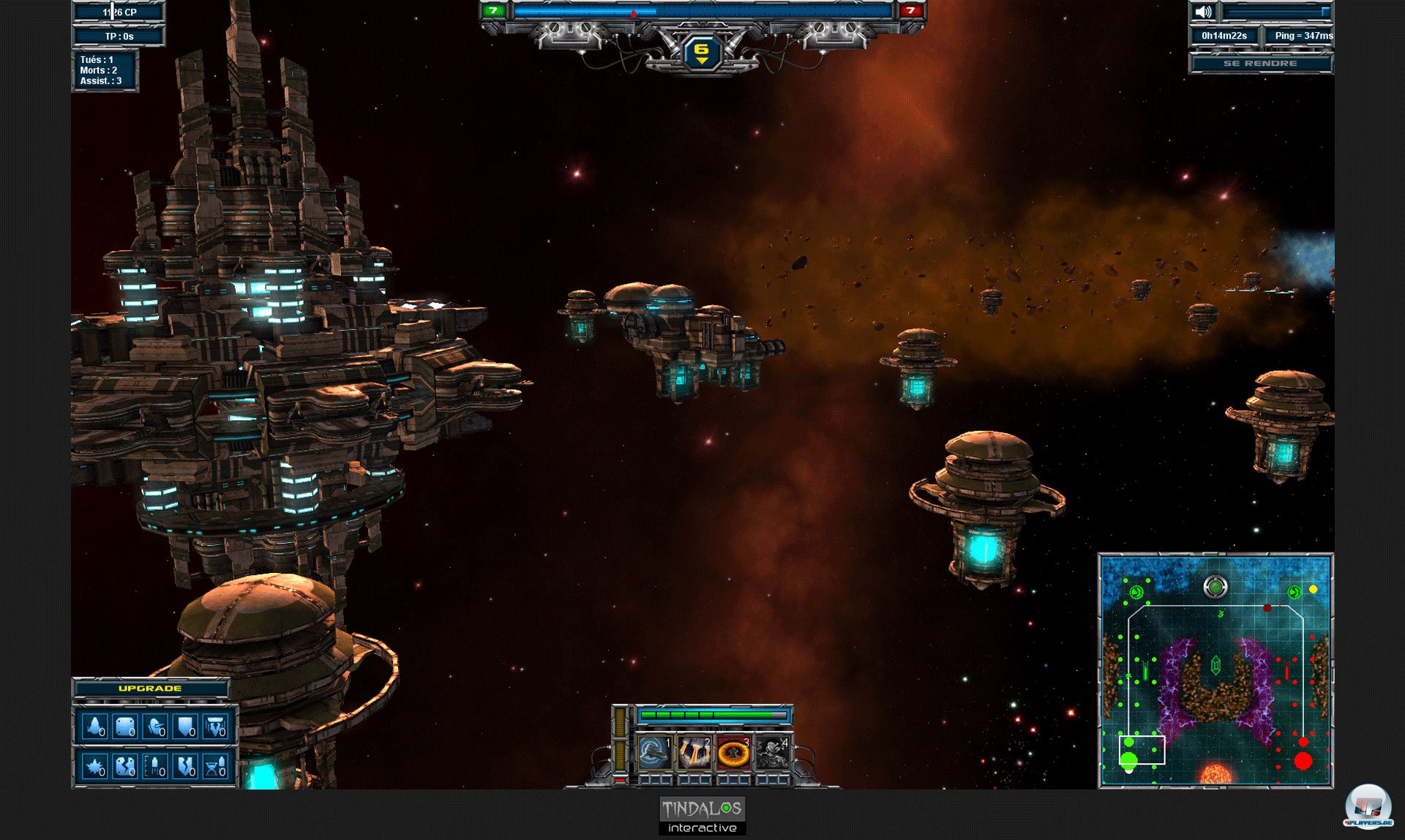
Task: Mute sound with the speaker icon
Action: pos(1203,12)
